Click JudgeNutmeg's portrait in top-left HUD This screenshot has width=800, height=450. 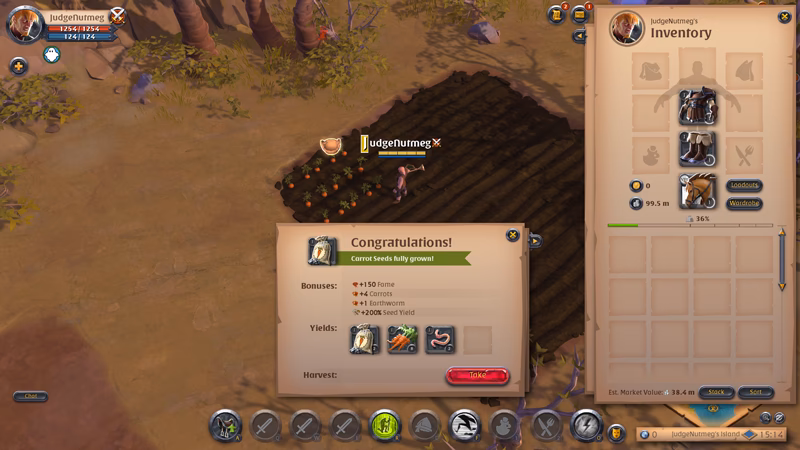[x=24, y=23]
